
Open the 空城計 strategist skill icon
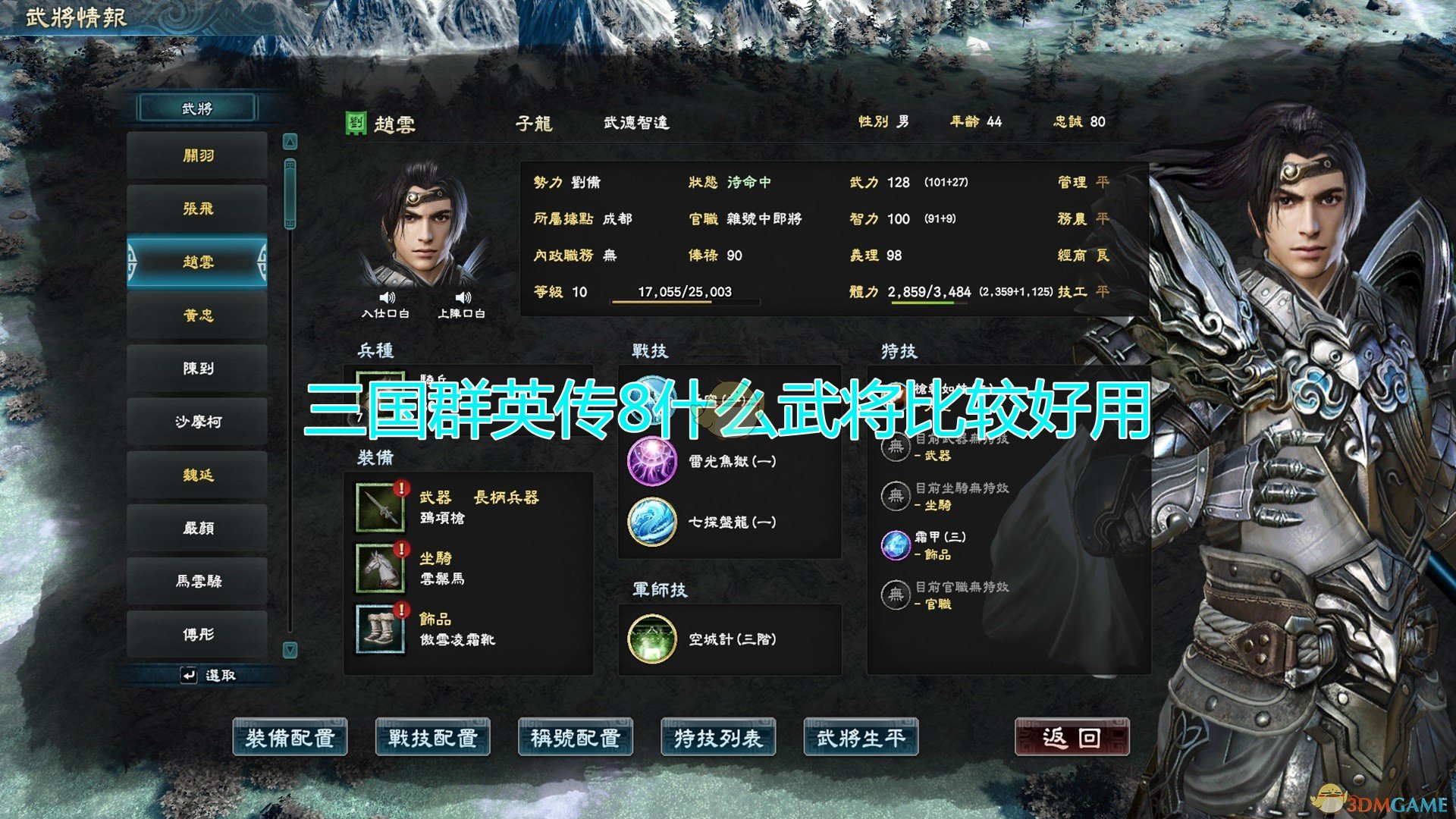pyautogui.click(x=652, y=639)
